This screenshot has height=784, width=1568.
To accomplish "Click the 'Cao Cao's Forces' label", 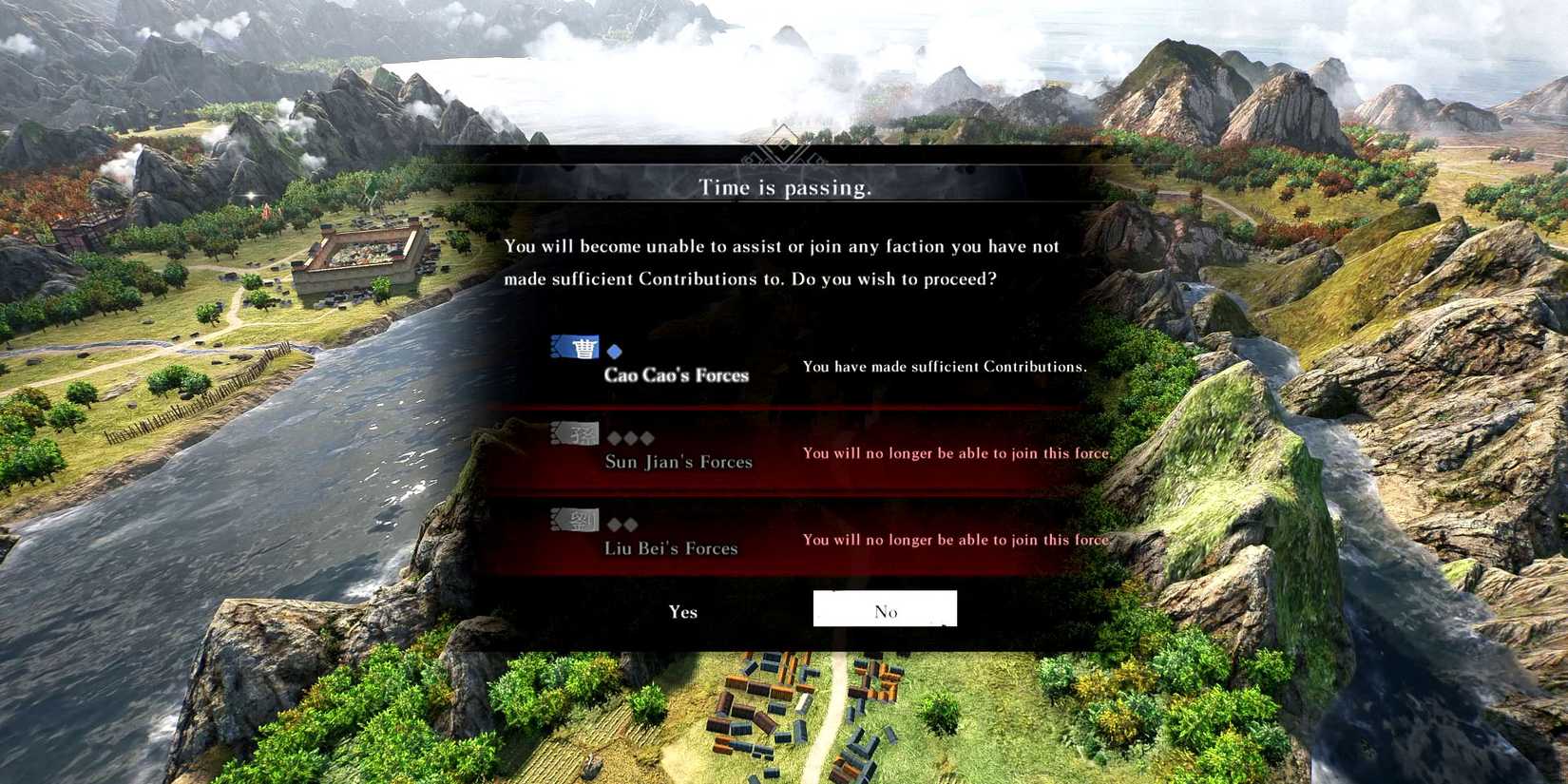I will pyautogui.click(x=678, y=374).
